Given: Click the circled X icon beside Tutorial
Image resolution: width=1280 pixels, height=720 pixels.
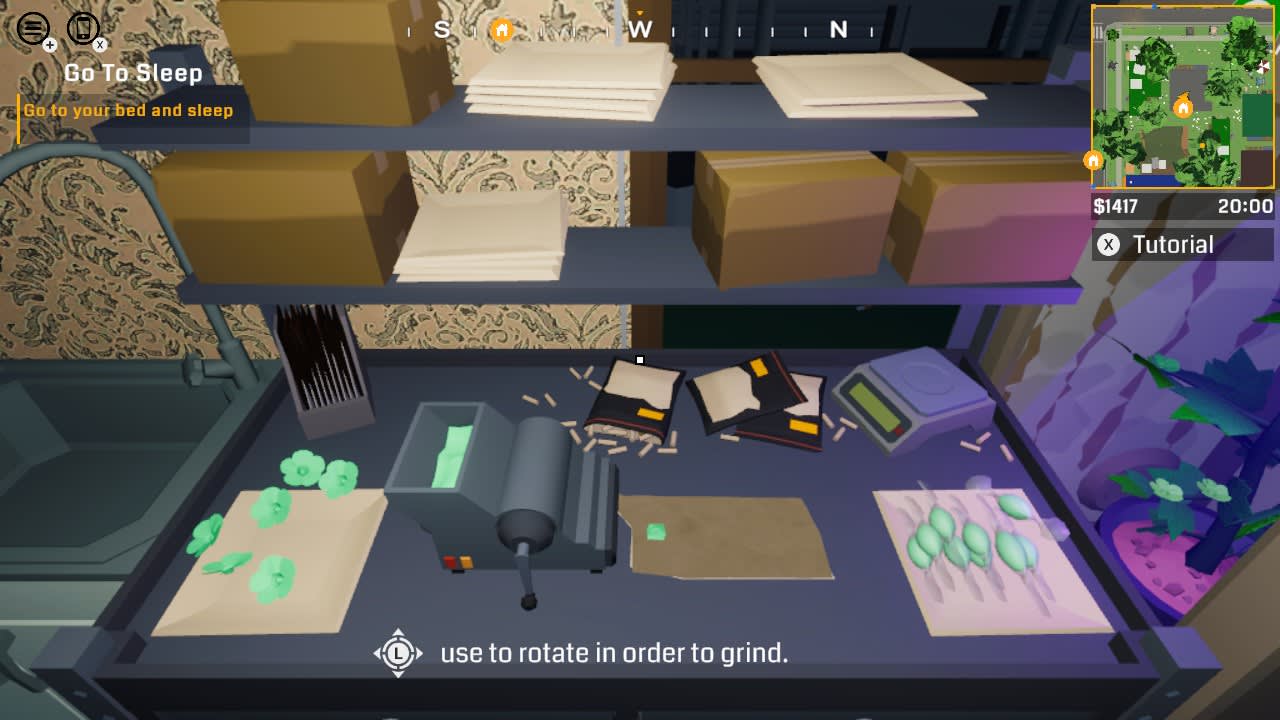Looking at the screenshot, I should tap(1110, 243).
